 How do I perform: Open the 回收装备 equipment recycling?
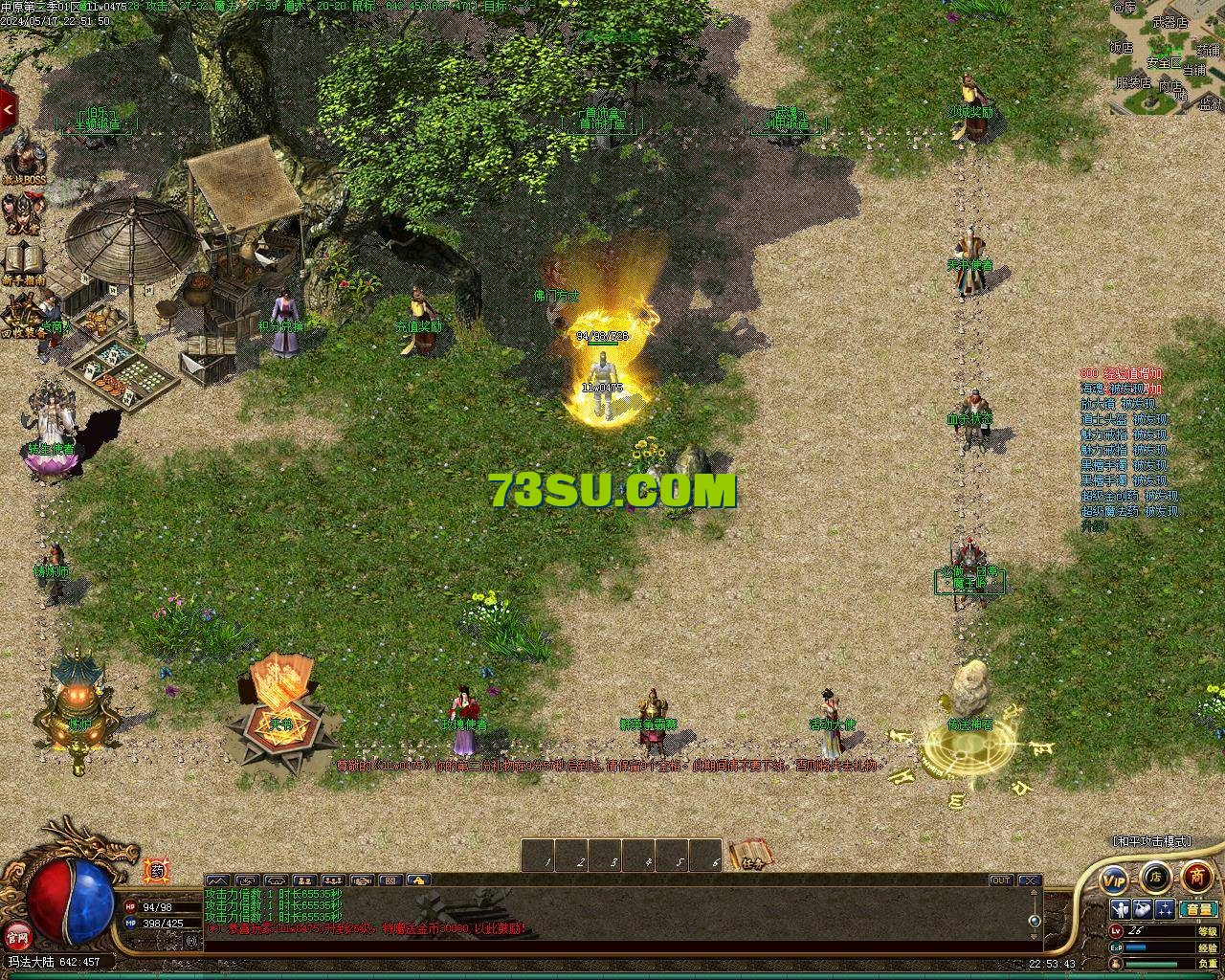21,314
